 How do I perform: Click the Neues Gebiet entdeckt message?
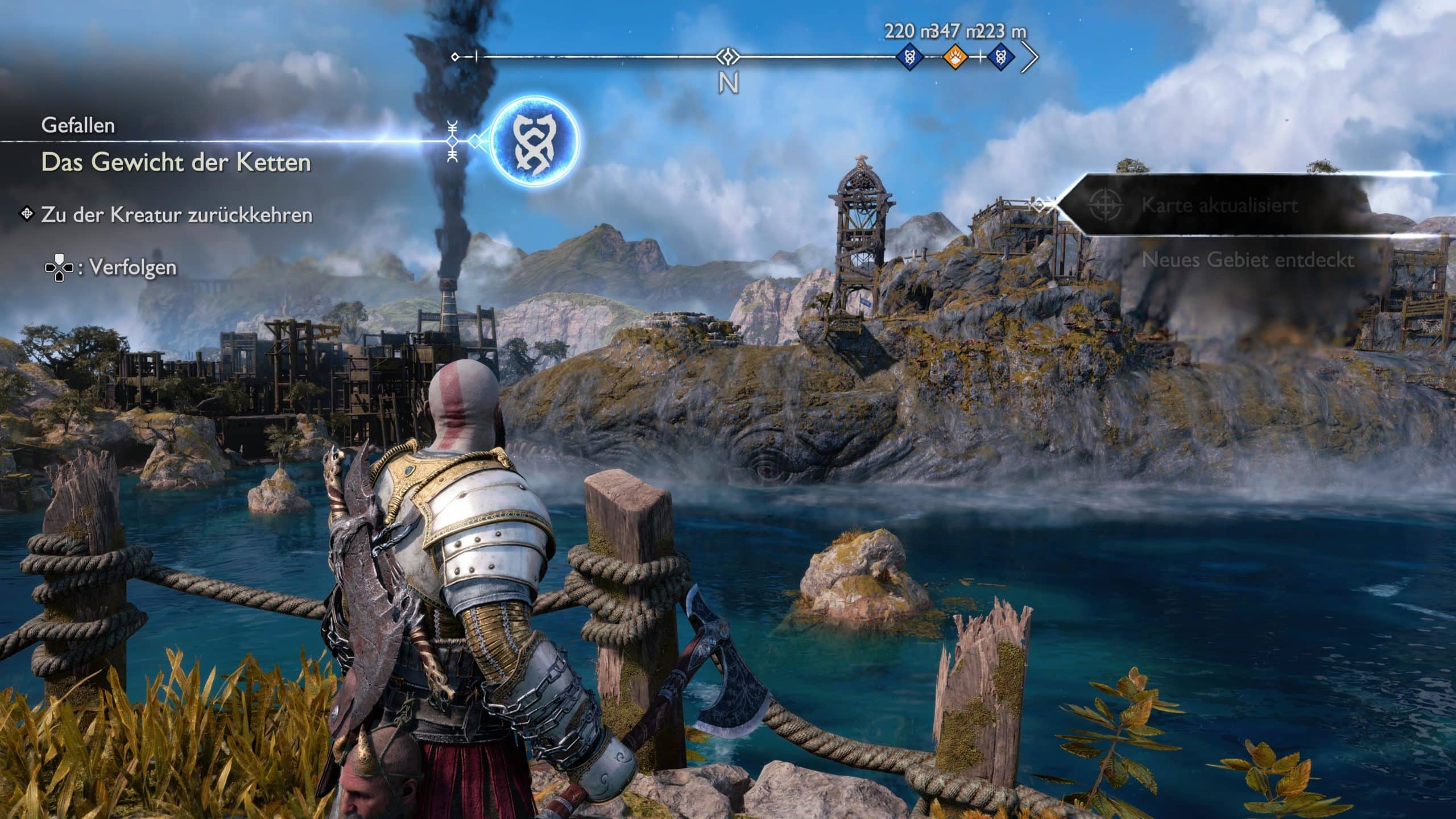(1248, 260)
